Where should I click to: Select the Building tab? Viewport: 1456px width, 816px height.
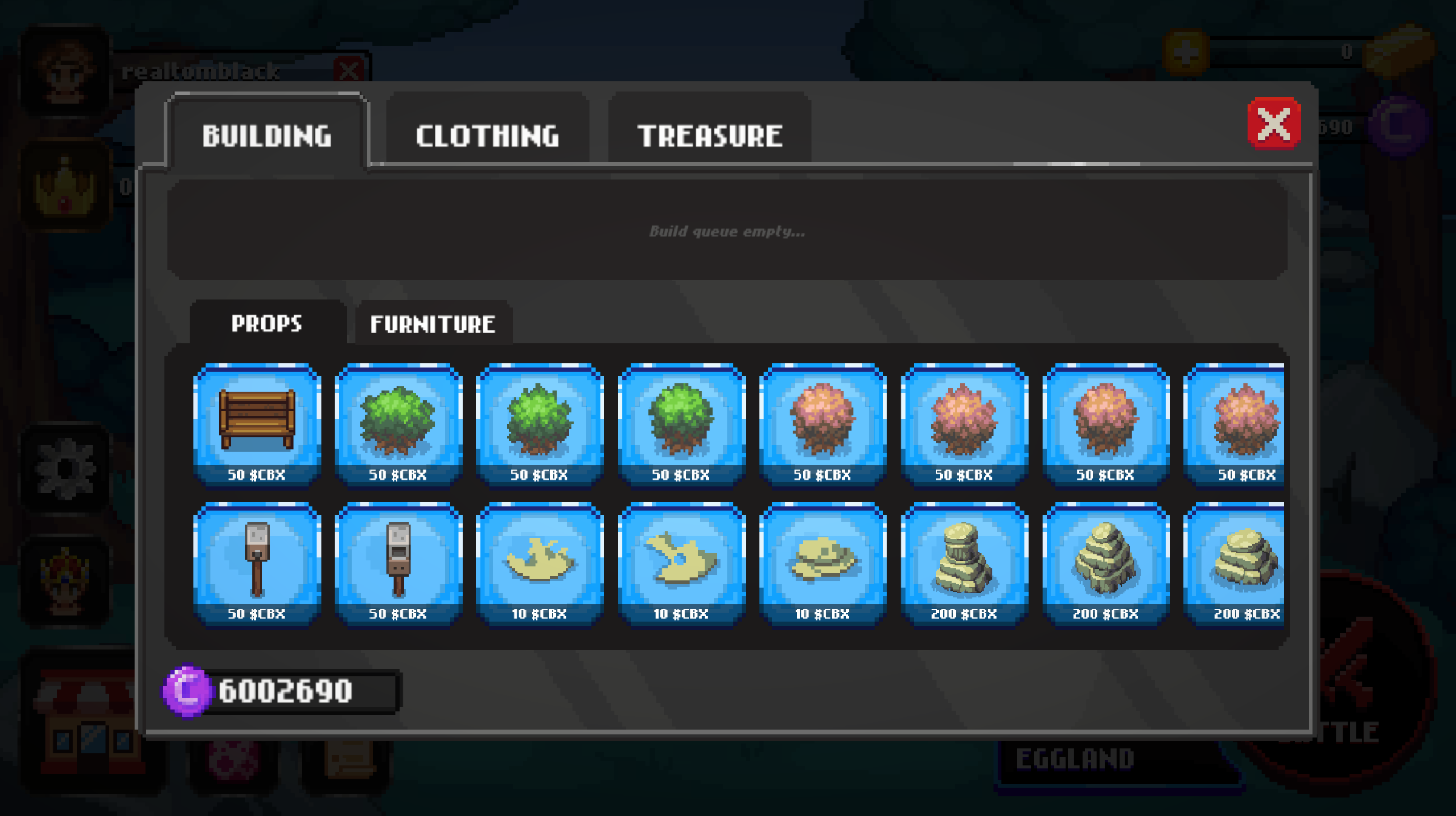(x=266, y=135)
